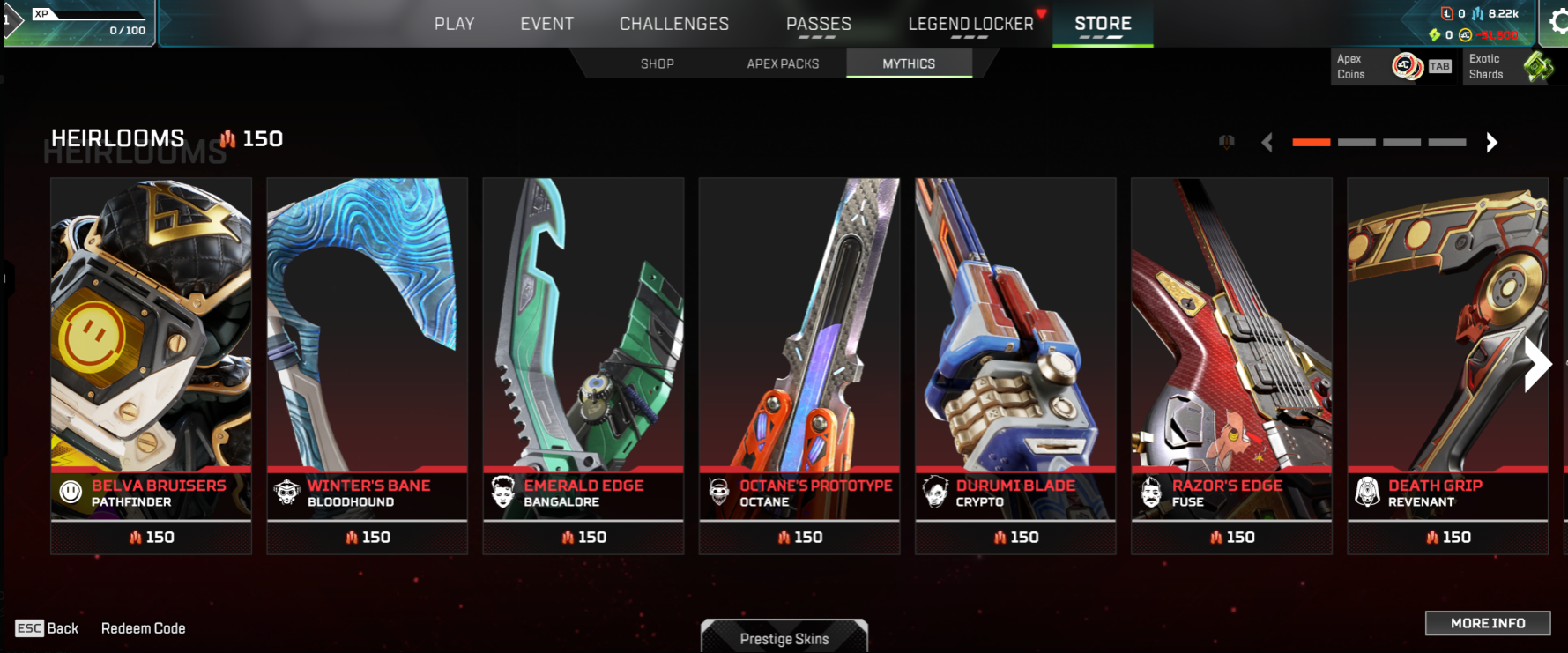Screen dimensions: 1568x653
Task: Open the Apex Packs sub-tab
Action: pos(783,63)
